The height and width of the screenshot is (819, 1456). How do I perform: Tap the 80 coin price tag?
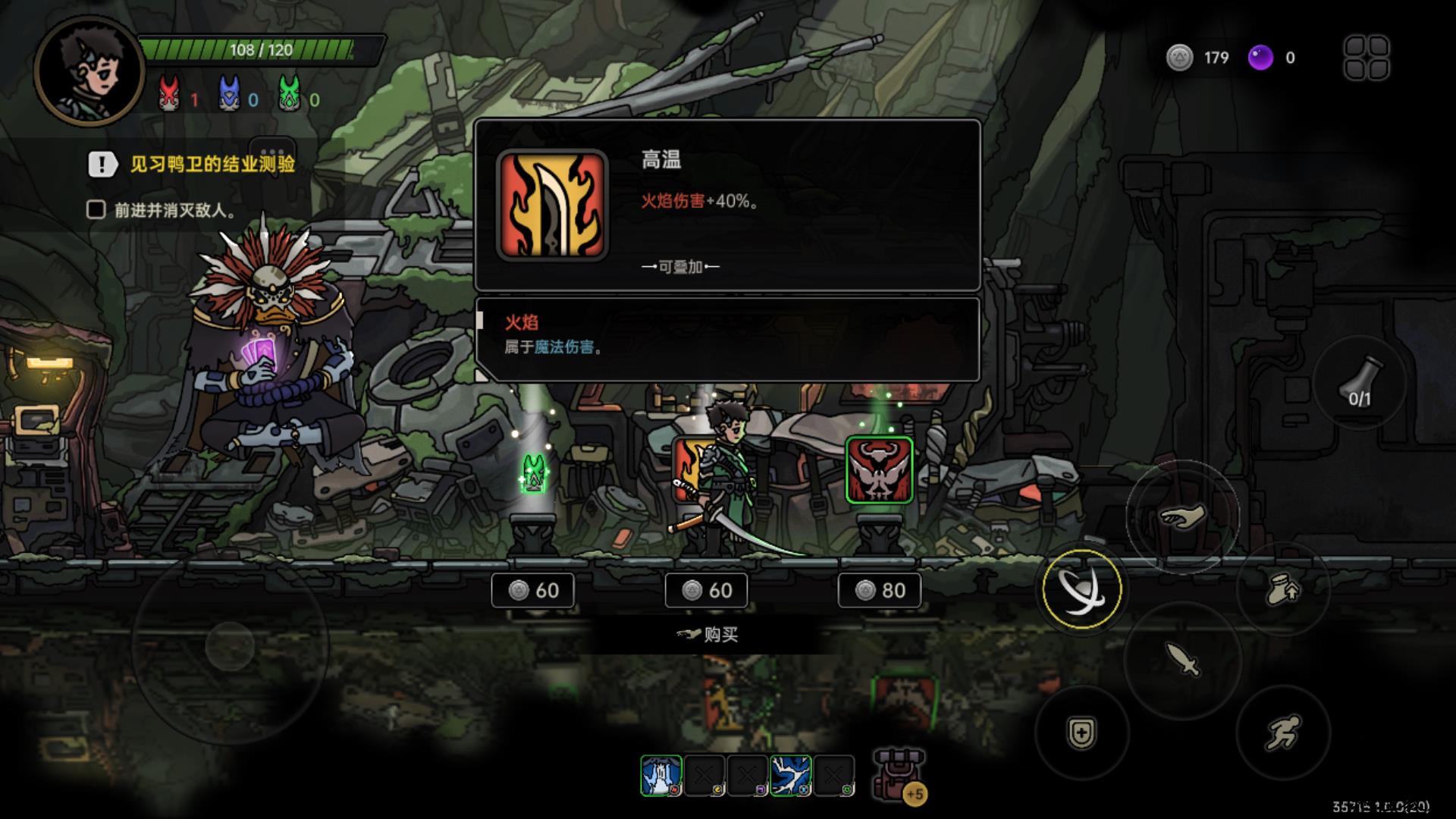(x=880, y=590)
